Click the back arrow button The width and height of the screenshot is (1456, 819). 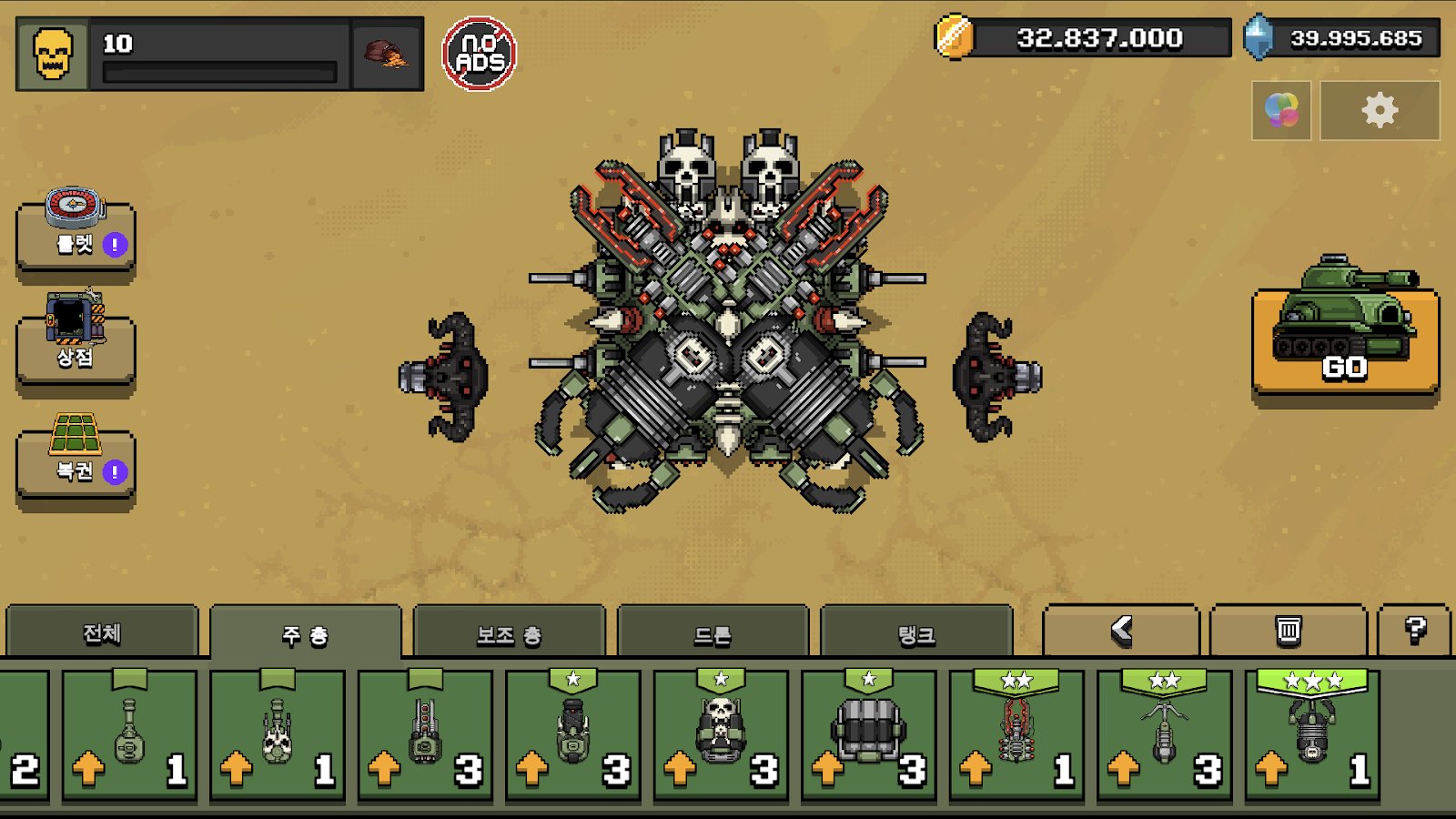click(x=1120, y=631)
